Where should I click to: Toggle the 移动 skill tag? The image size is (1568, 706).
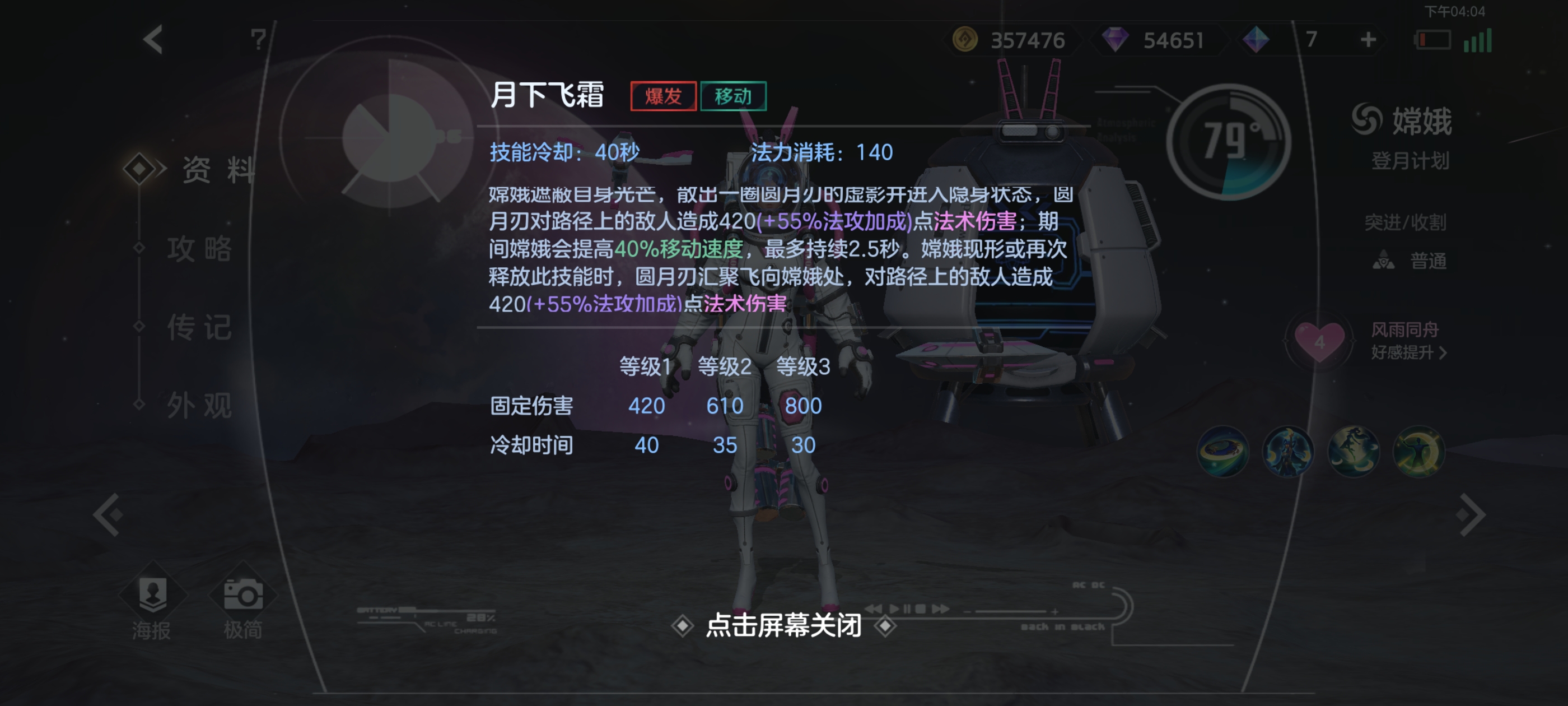(734, 95)
